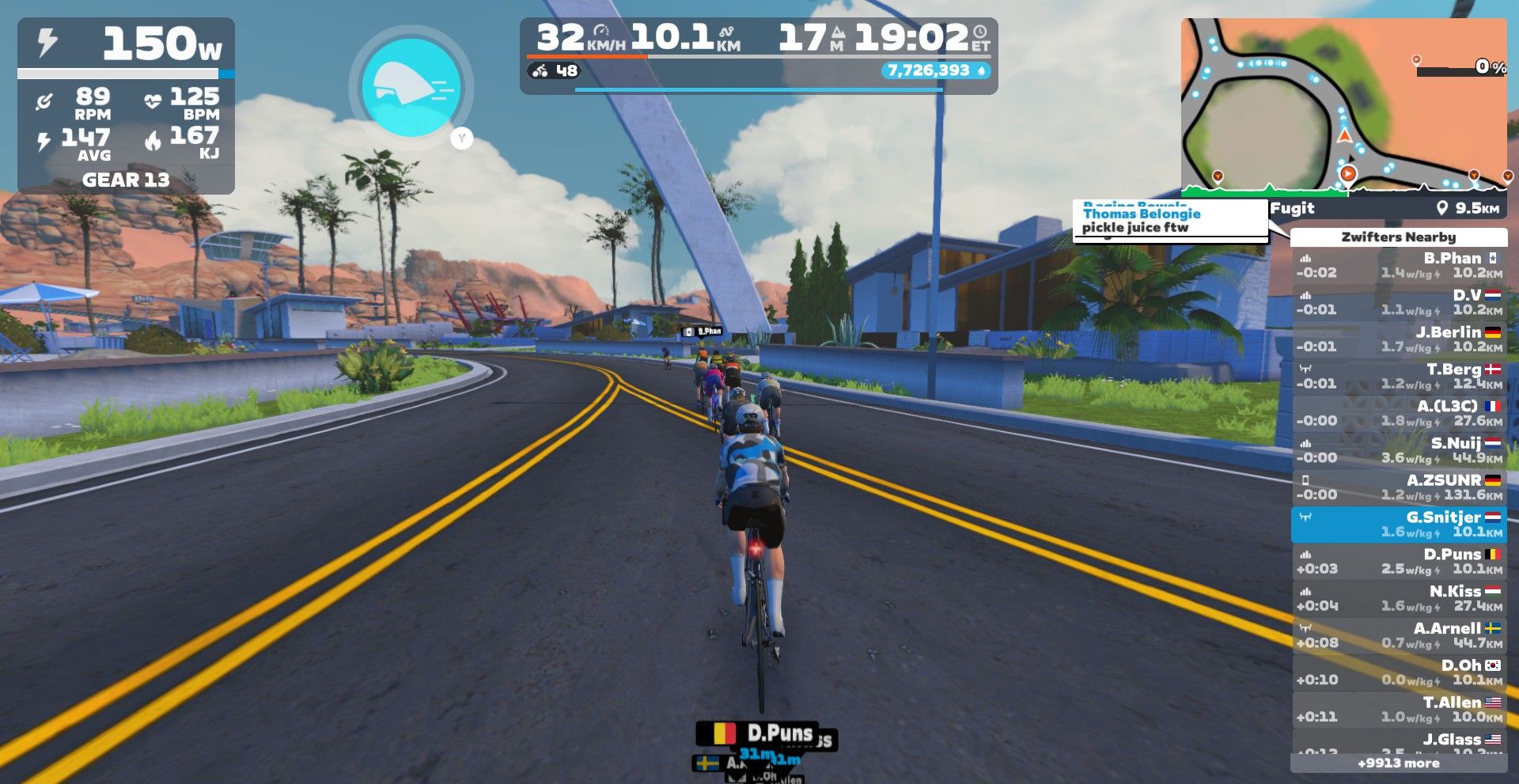The height and width of the screenshot is (784, 1519).
Task: Select J.Berlin in the rider list
Action: [x=1398, y=339]
